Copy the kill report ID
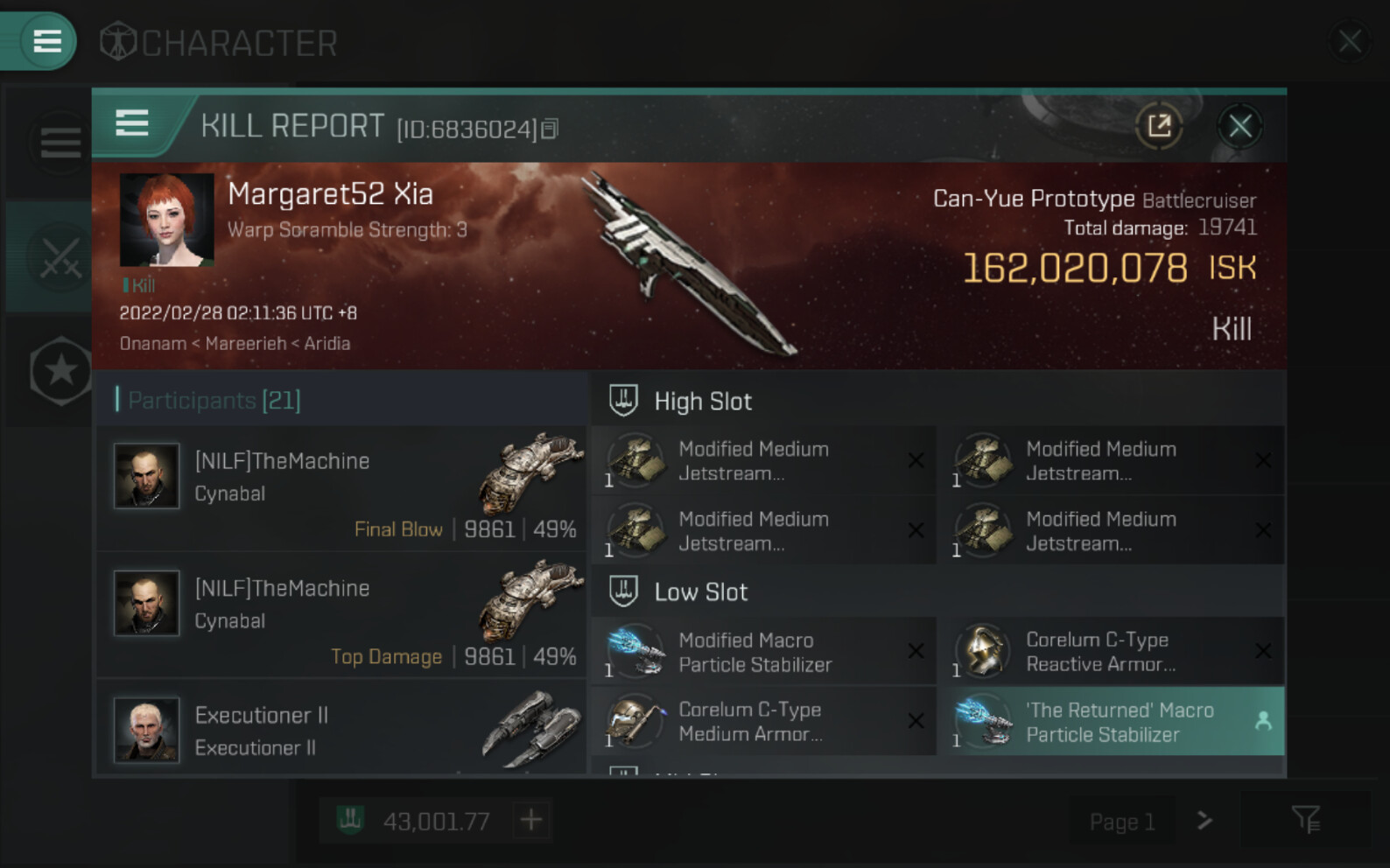 click(x=550, y=129)
